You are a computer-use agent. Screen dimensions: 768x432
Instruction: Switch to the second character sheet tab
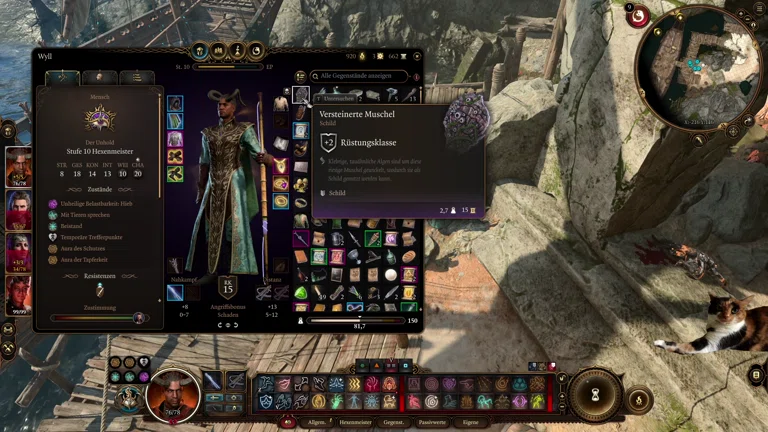(100, 77)
